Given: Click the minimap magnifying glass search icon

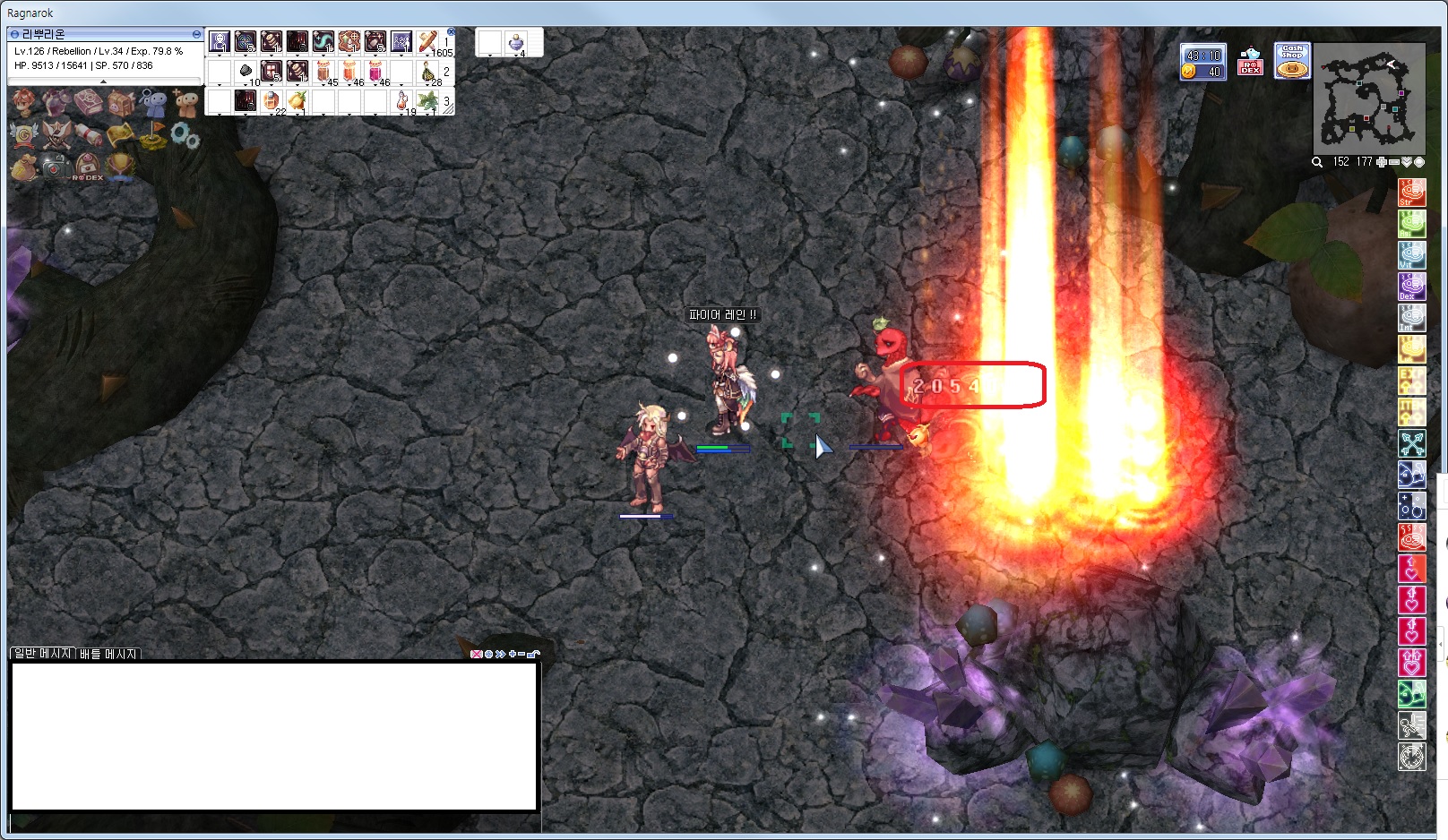Looking at the screenshot, I should tap(1317, 162).
